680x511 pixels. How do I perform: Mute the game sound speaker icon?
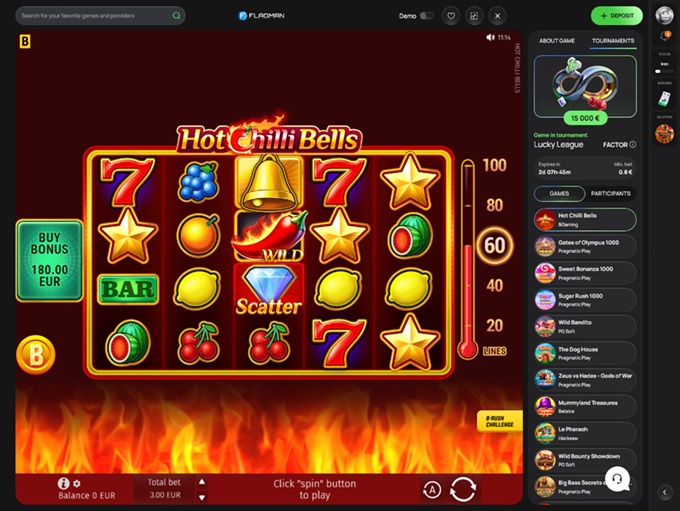click(490, 37)
